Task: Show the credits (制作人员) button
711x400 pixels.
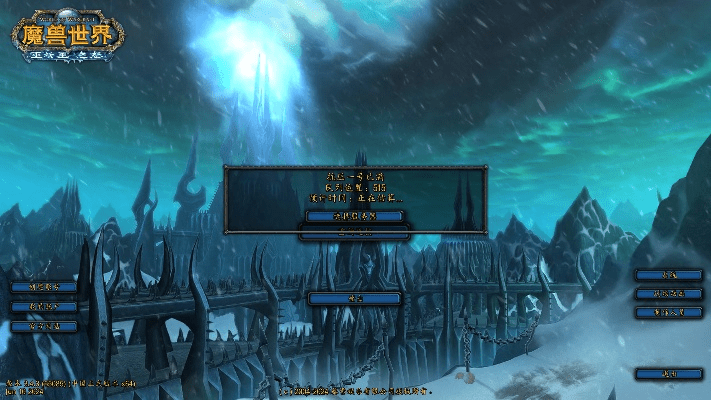Action: (x=669, y=313)
